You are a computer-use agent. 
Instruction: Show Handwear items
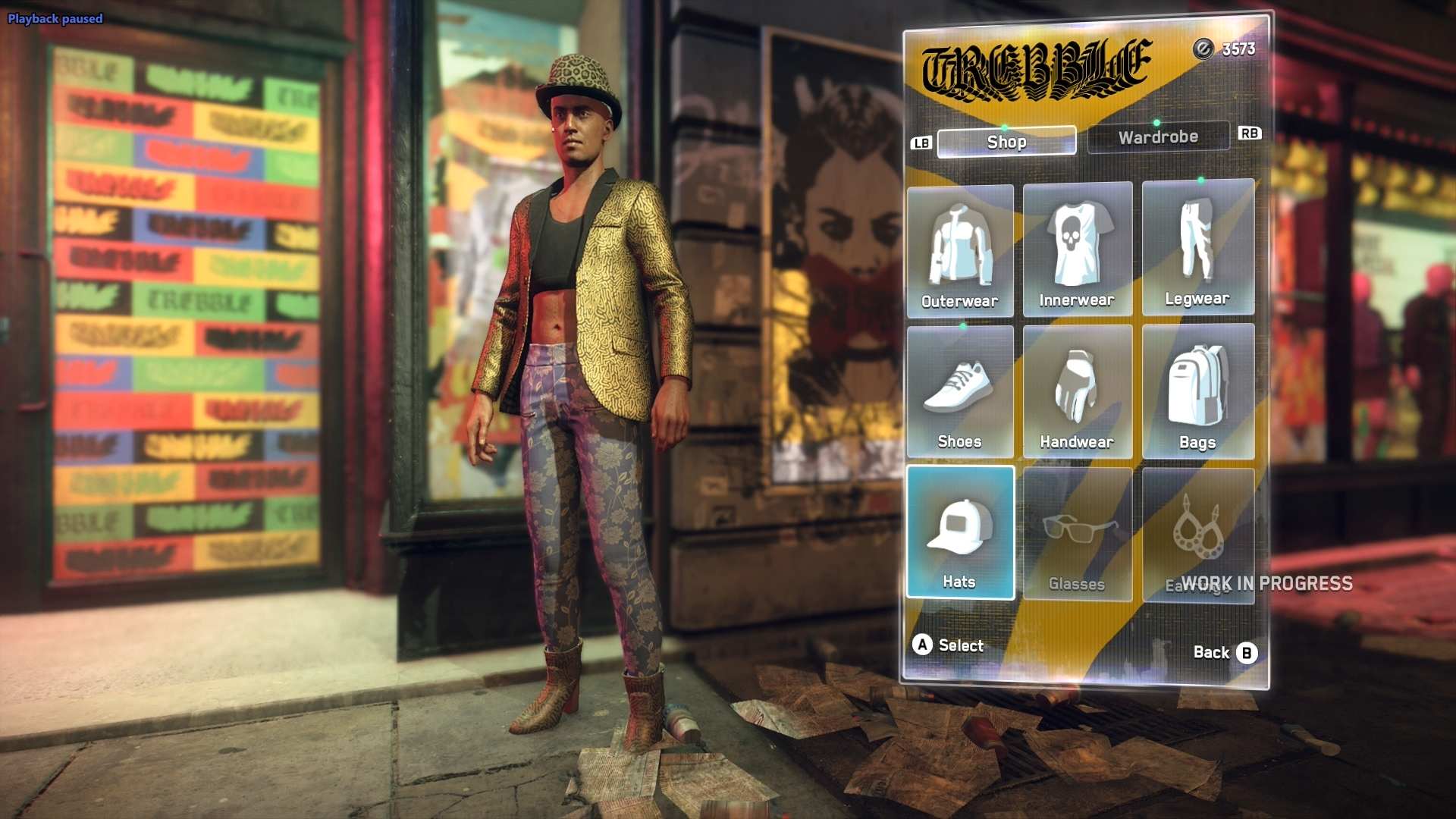click(x=1077, y=392)
